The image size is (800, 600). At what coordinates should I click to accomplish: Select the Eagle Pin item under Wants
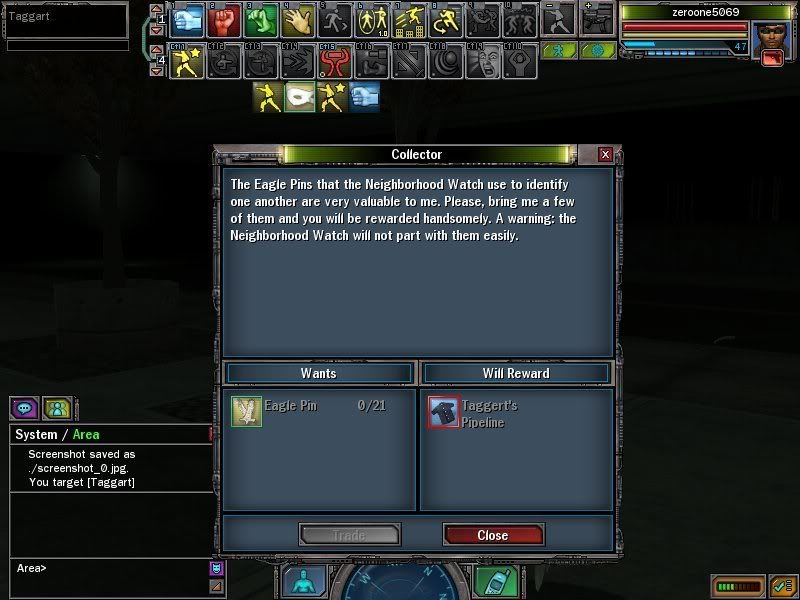[246, 411]
